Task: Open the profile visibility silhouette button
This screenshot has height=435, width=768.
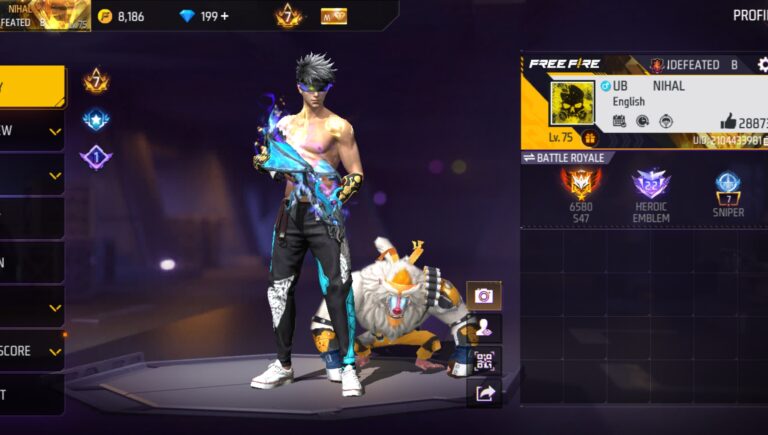Action: point(484,327)
